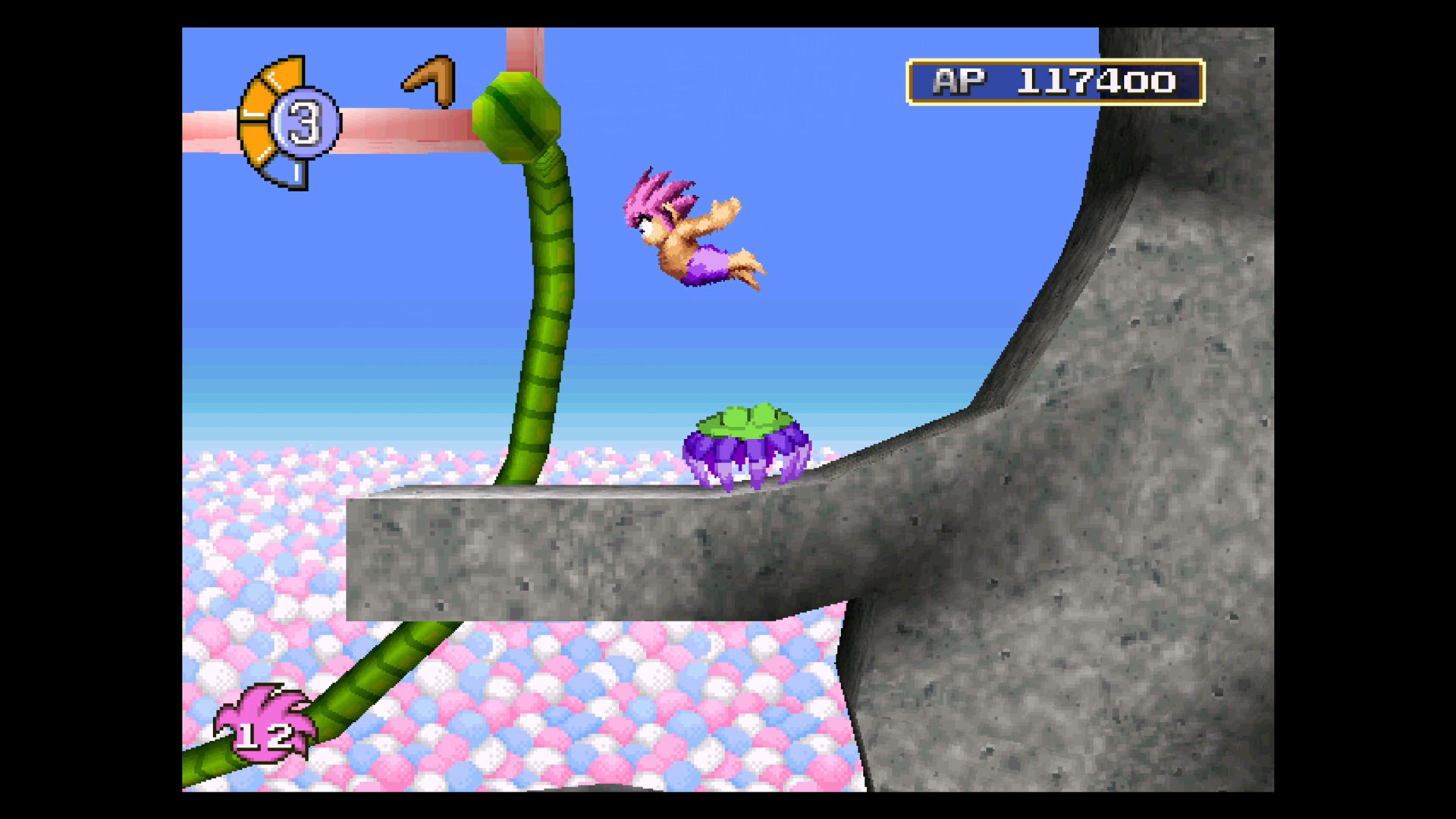Viewport: 1456px width, 819px height.
Task: Select the AP score counter panel
Action: 1054,80
